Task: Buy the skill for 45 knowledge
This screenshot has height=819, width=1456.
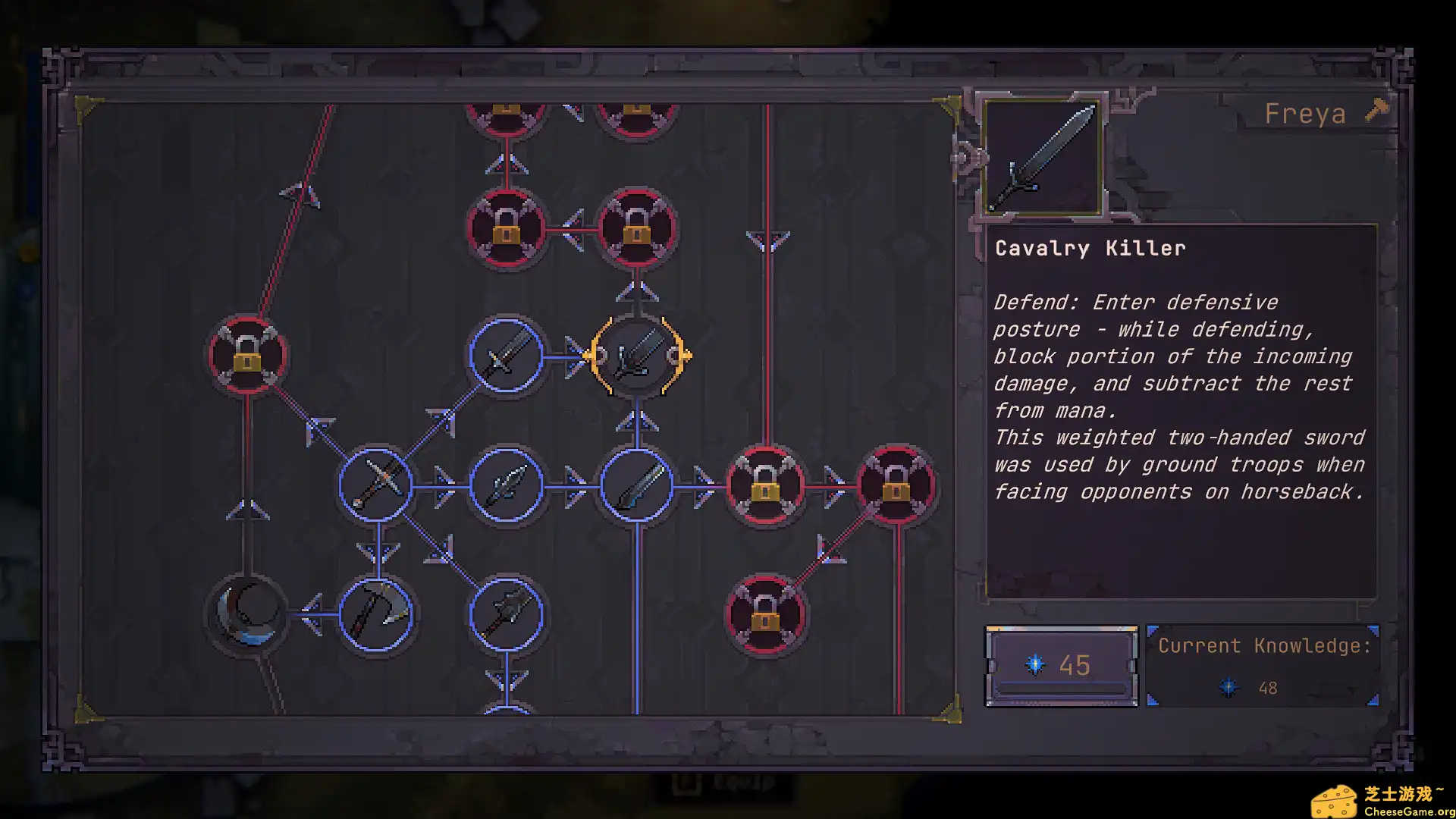Action: coord(1061,666)
